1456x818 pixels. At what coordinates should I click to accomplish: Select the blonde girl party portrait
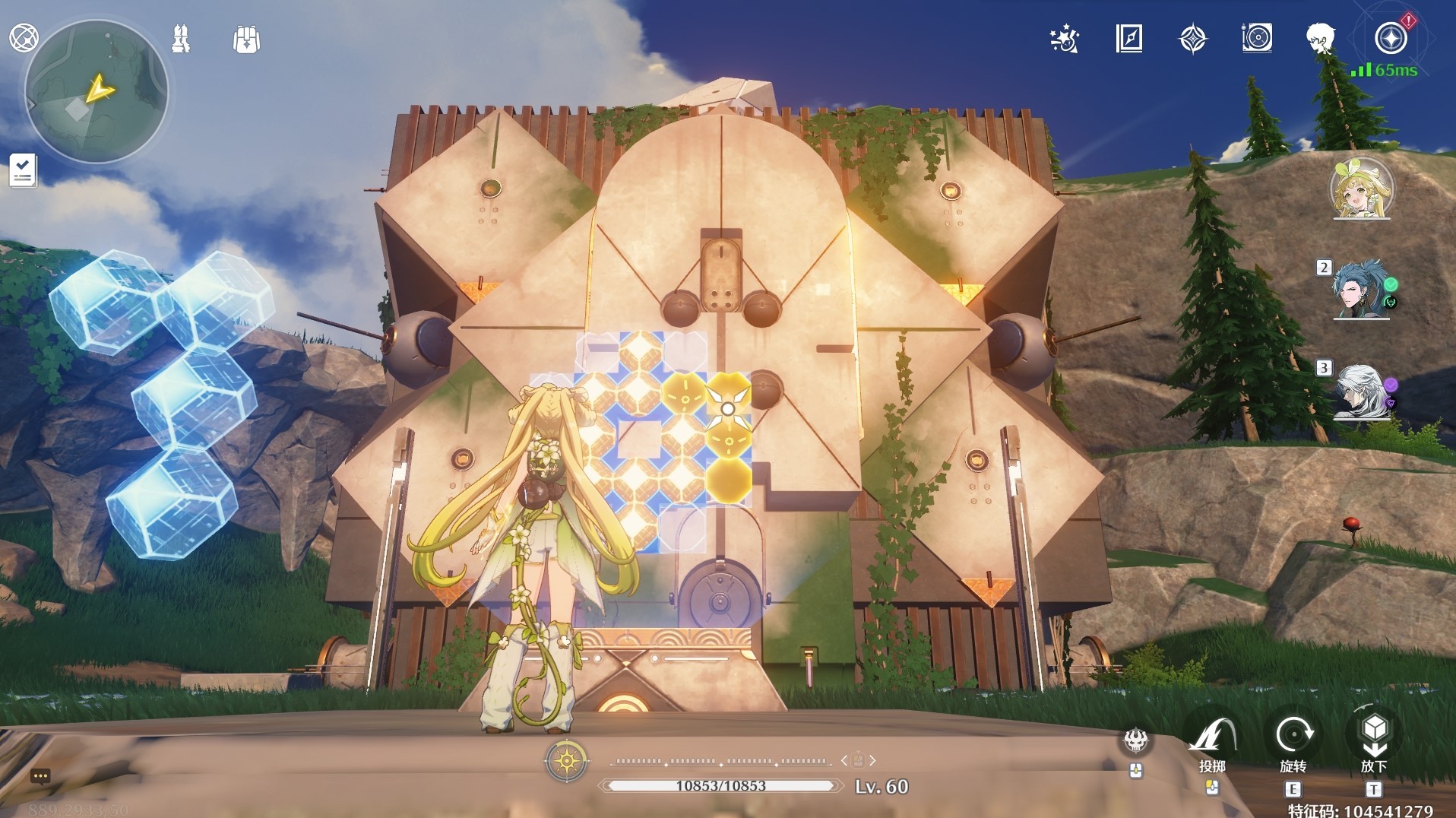coord(1360,188)
